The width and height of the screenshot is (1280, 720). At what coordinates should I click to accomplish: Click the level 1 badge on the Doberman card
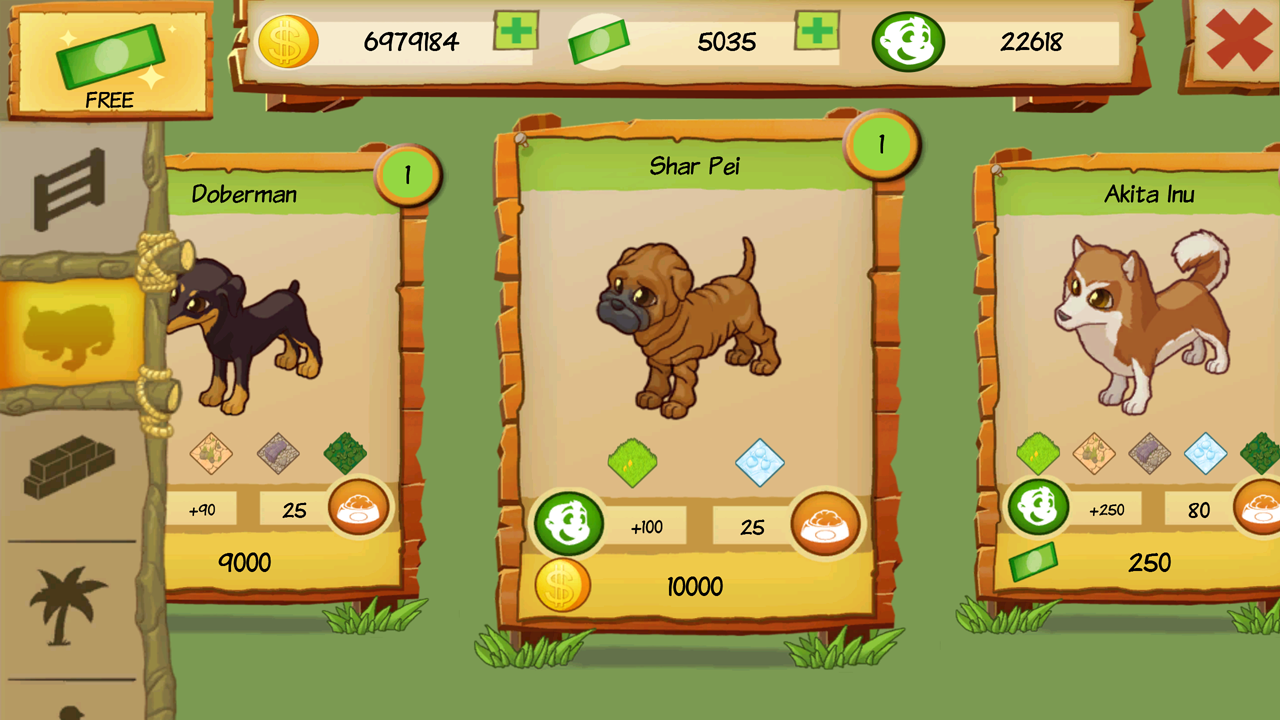(409, 172)
